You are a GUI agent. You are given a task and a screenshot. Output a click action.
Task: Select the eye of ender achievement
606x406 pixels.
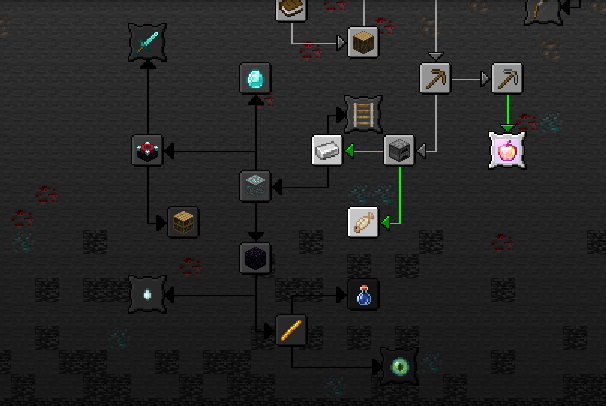[398, 366]
